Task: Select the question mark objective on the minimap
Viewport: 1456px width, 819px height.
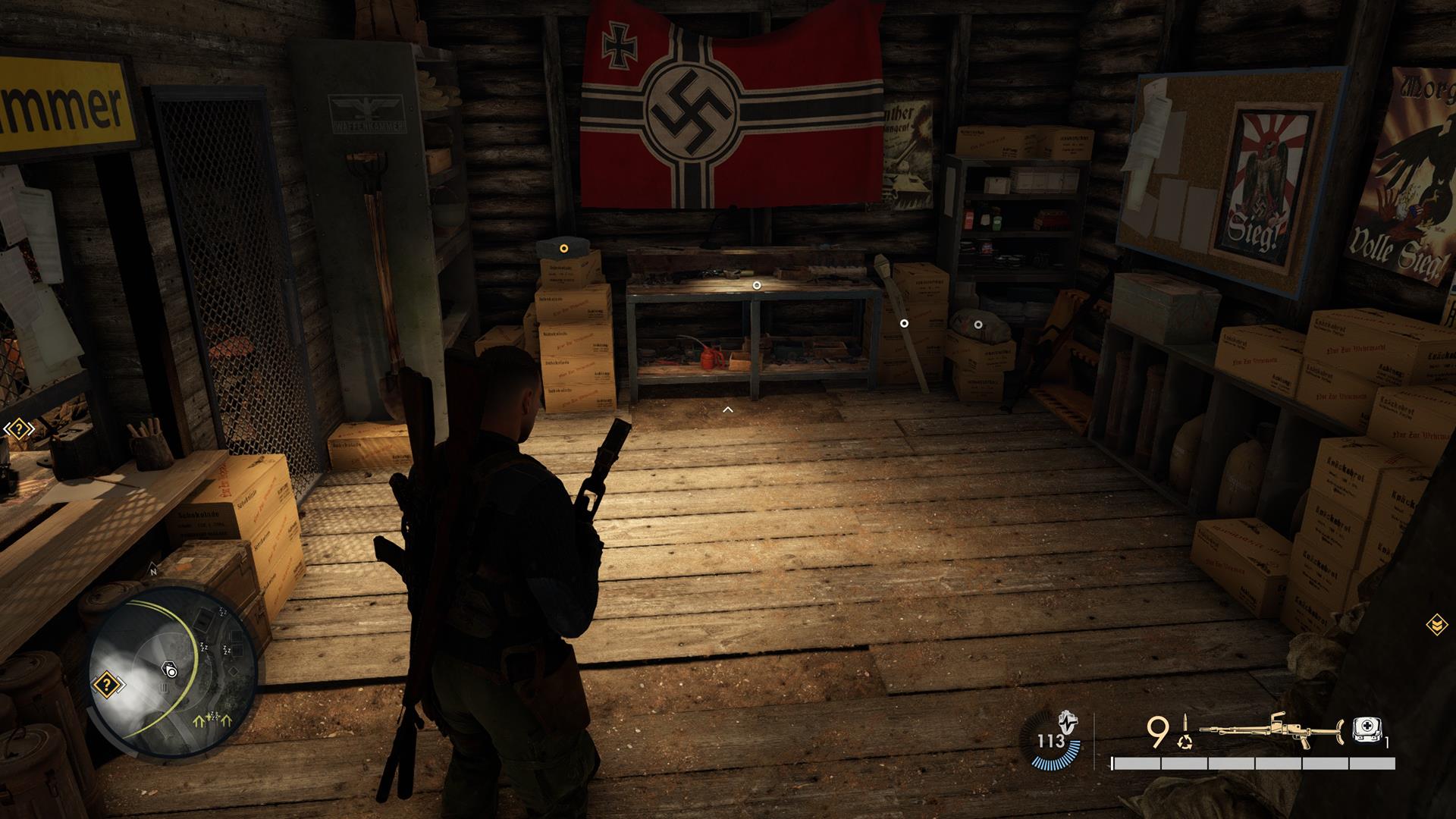Action: point(107,686)
